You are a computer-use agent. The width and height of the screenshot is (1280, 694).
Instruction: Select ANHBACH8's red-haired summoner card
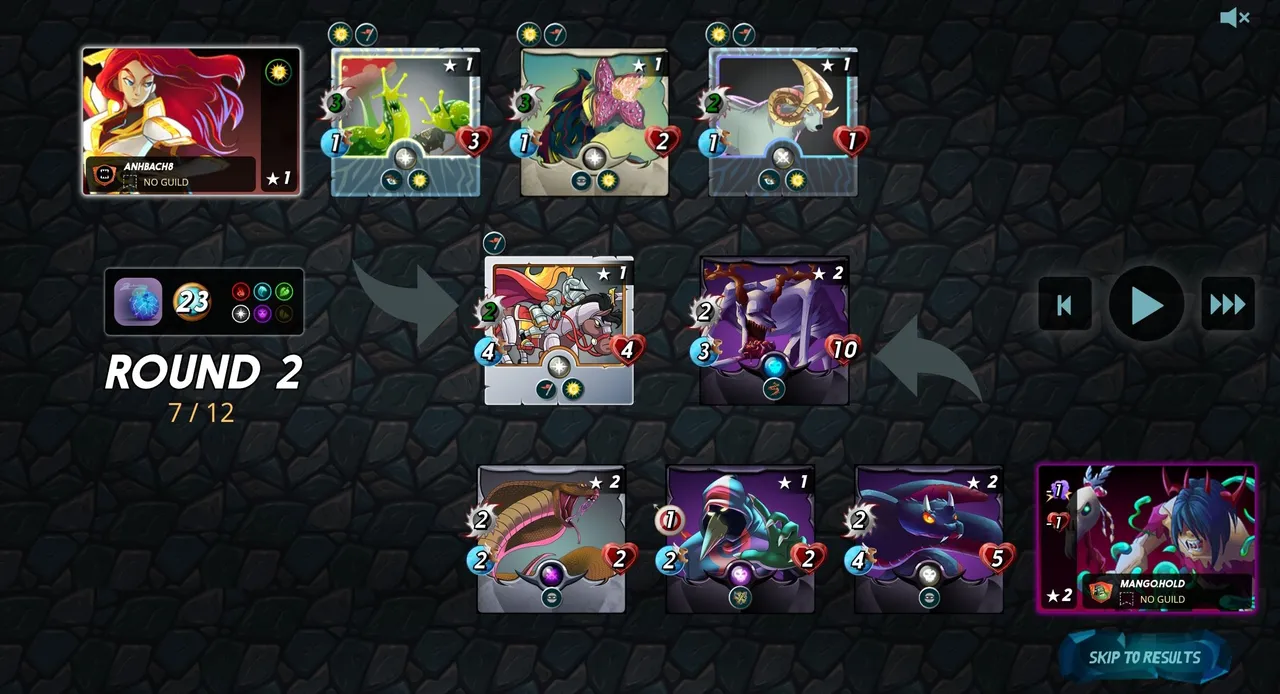pos(191,121)
